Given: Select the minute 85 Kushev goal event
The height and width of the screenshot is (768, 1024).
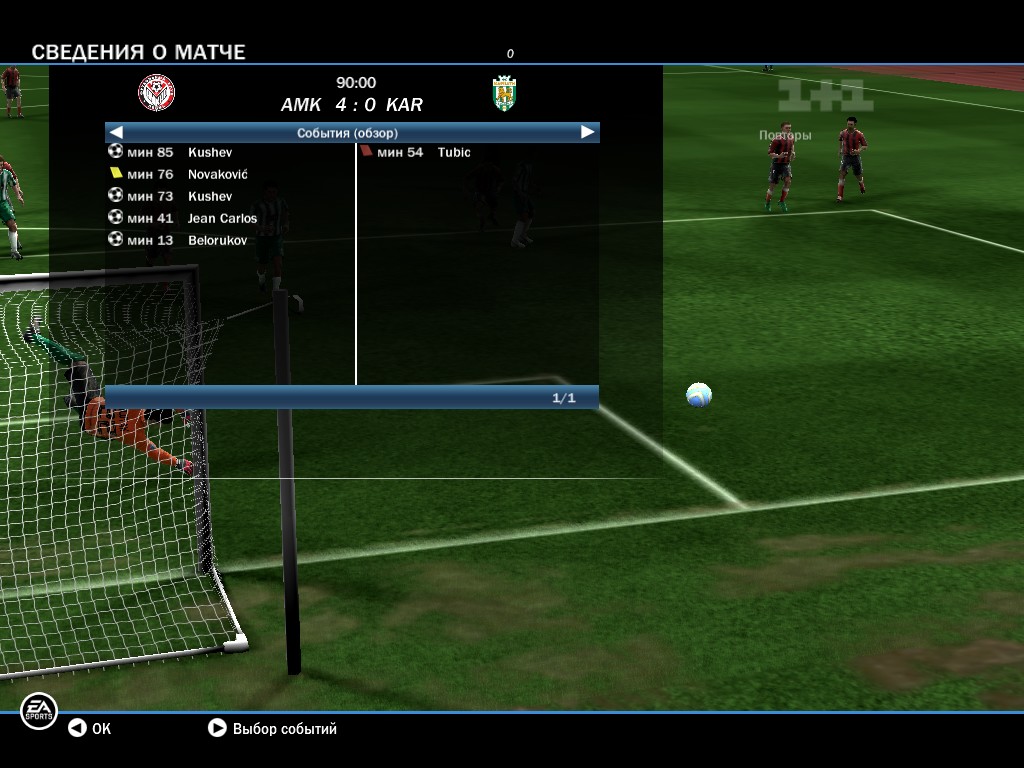Looking at the screenshot, I should tap(180, 152).
